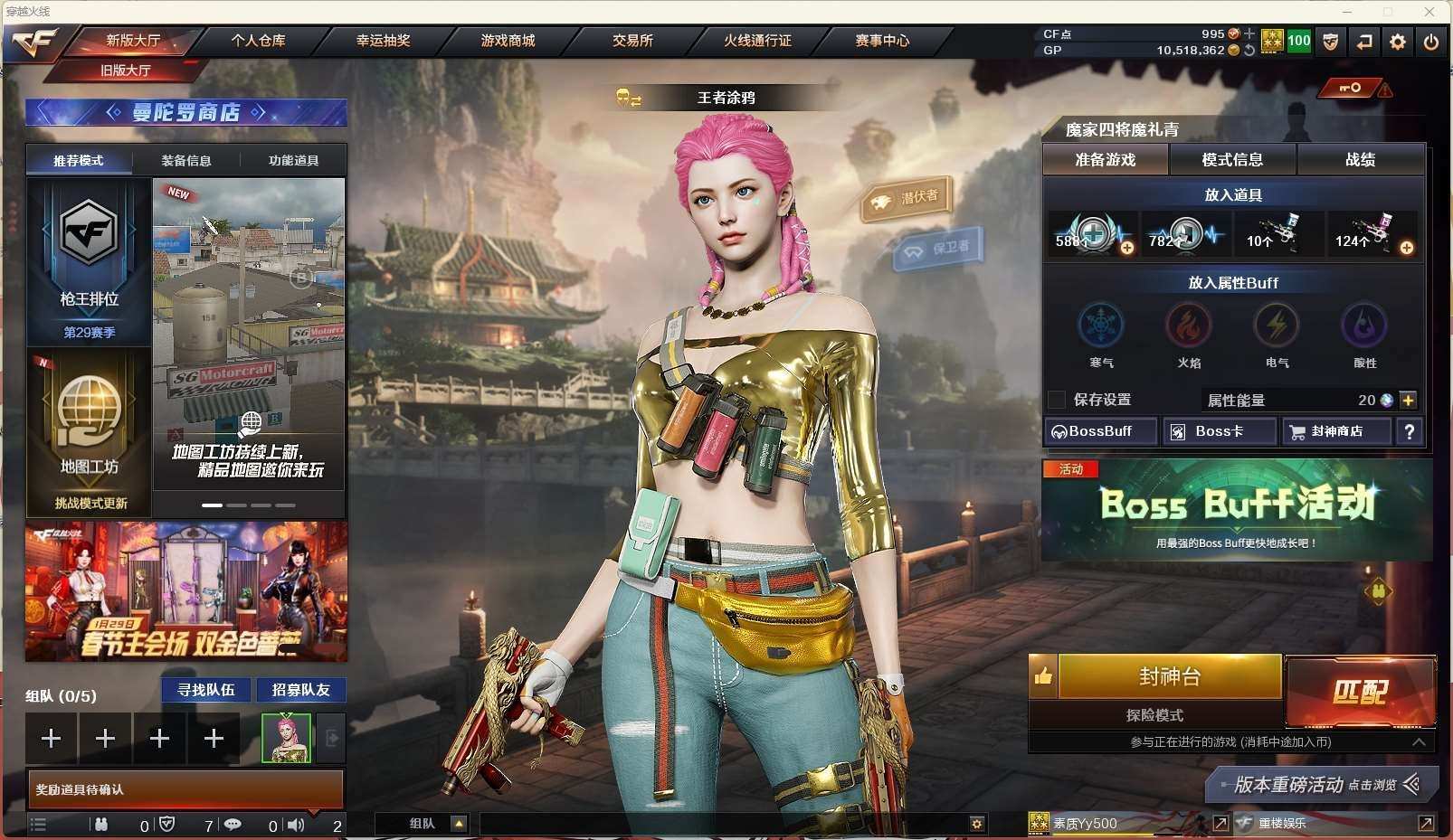View the 战绩 battle record tab
This screenshot has width=1453, height=840.
pos(1360,160)
